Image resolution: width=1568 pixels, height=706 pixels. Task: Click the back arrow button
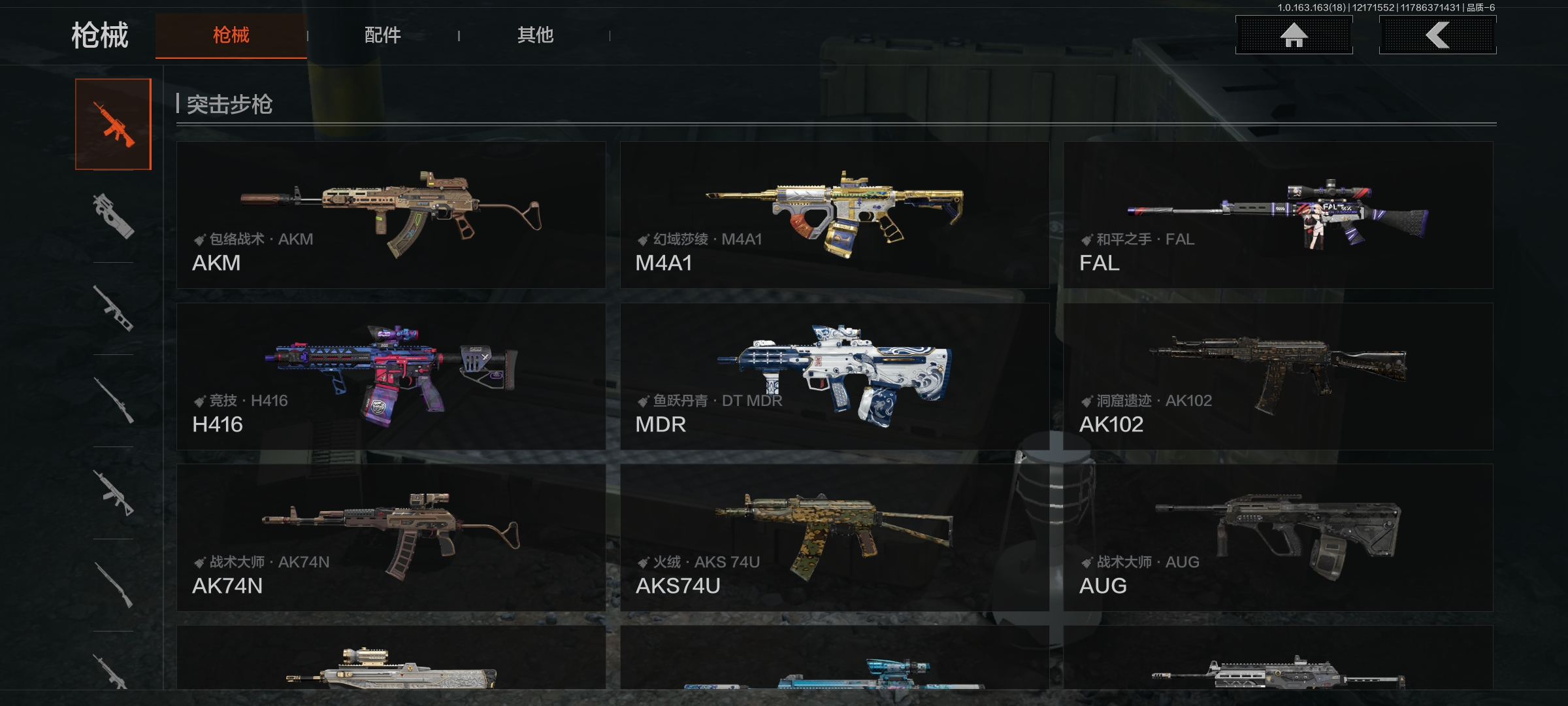pyautogui.click(x=1437, y=35)
